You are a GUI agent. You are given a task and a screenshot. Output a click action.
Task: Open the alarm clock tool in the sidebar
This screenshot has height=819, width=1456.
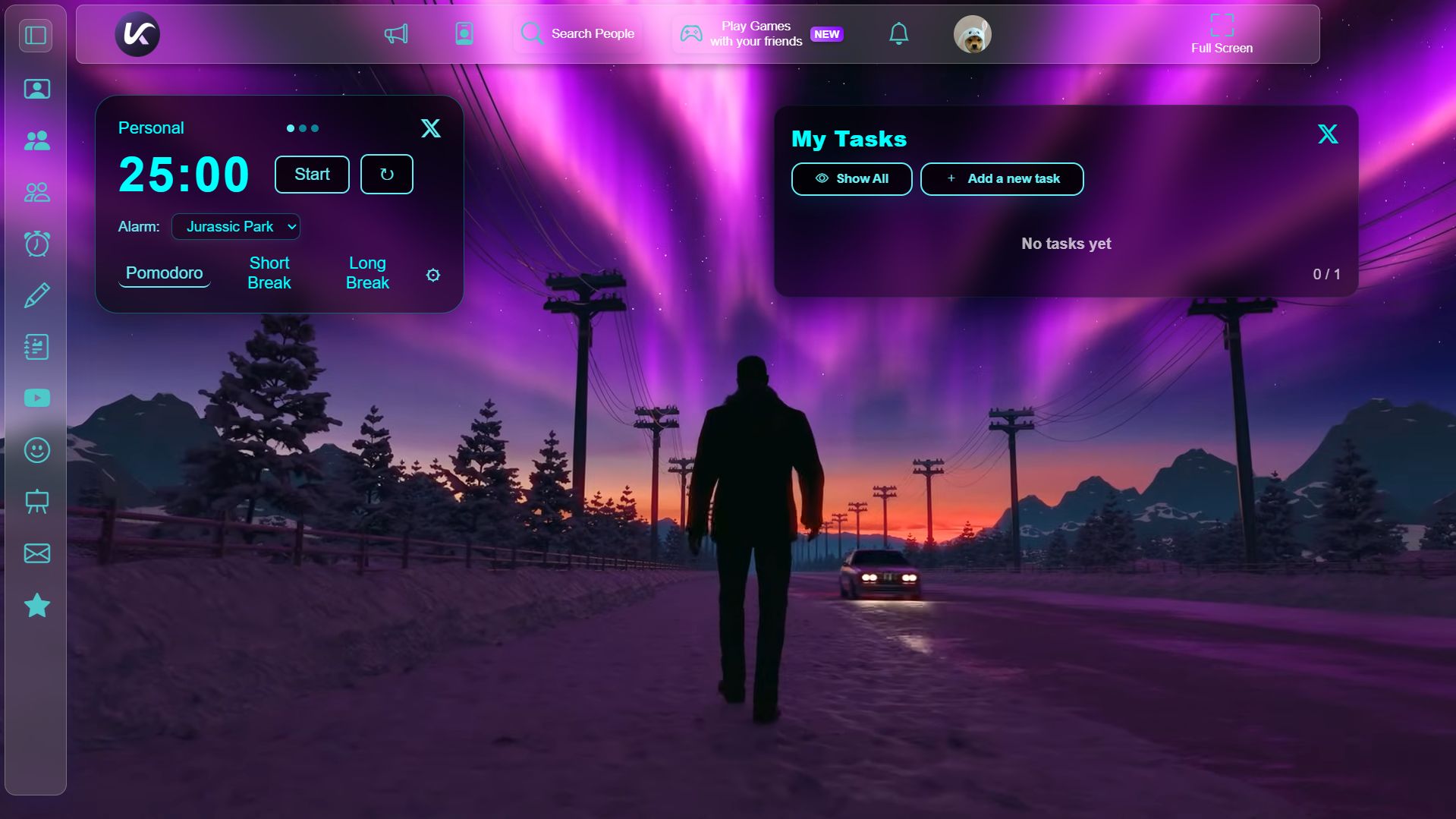36,244
